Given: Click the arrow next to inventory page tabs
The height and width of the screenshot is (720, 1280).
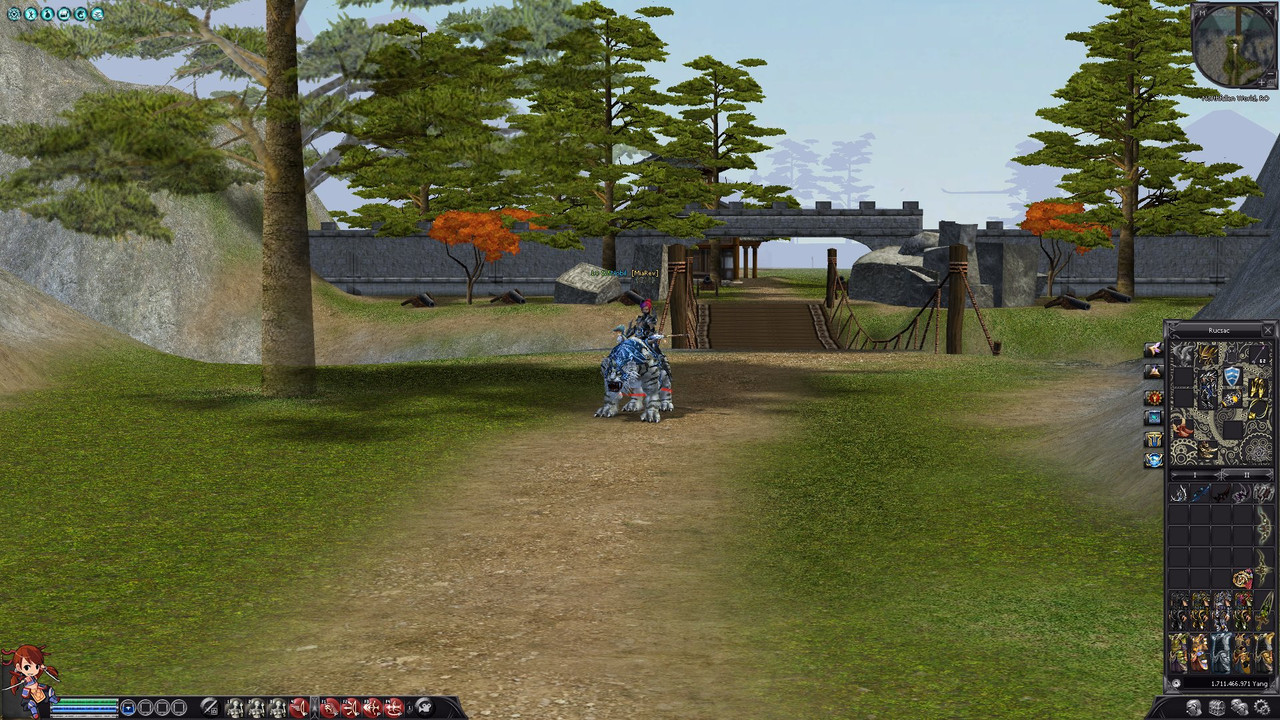Looking at the screenshot, I should pyautogui.click(x=1222, y=475).
